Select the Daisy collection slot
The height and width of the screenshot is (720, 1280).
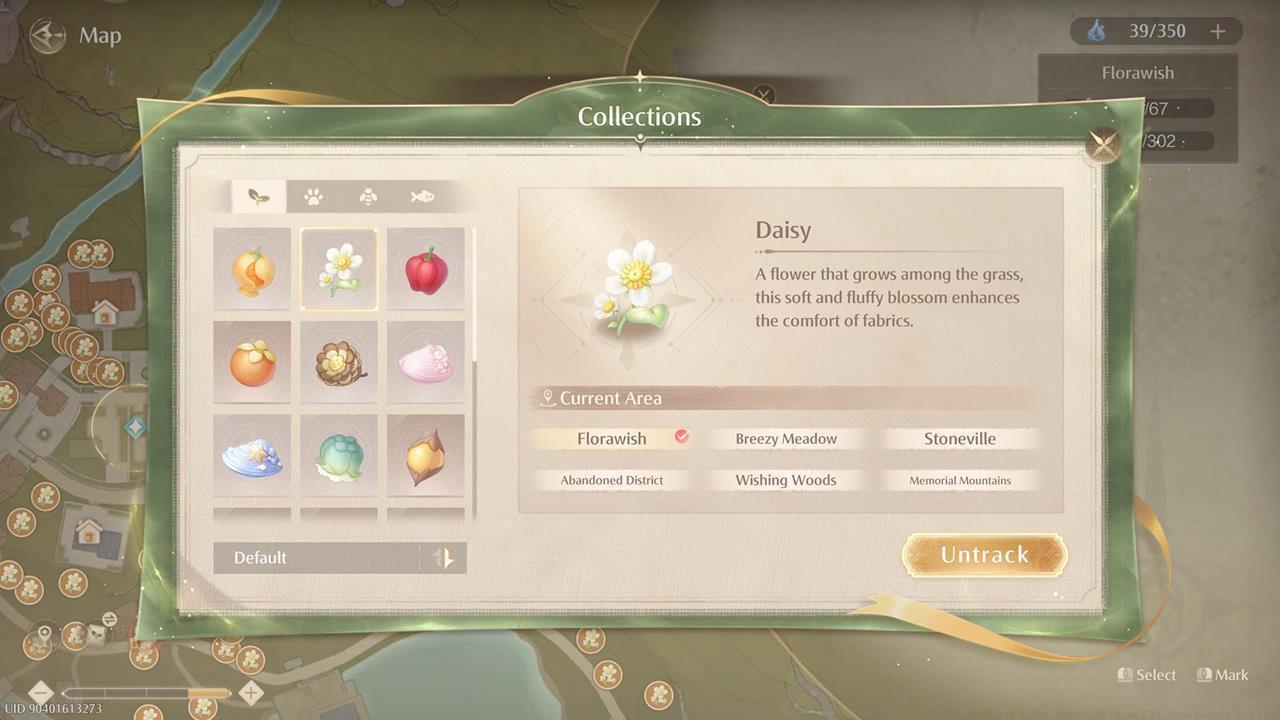339,269
